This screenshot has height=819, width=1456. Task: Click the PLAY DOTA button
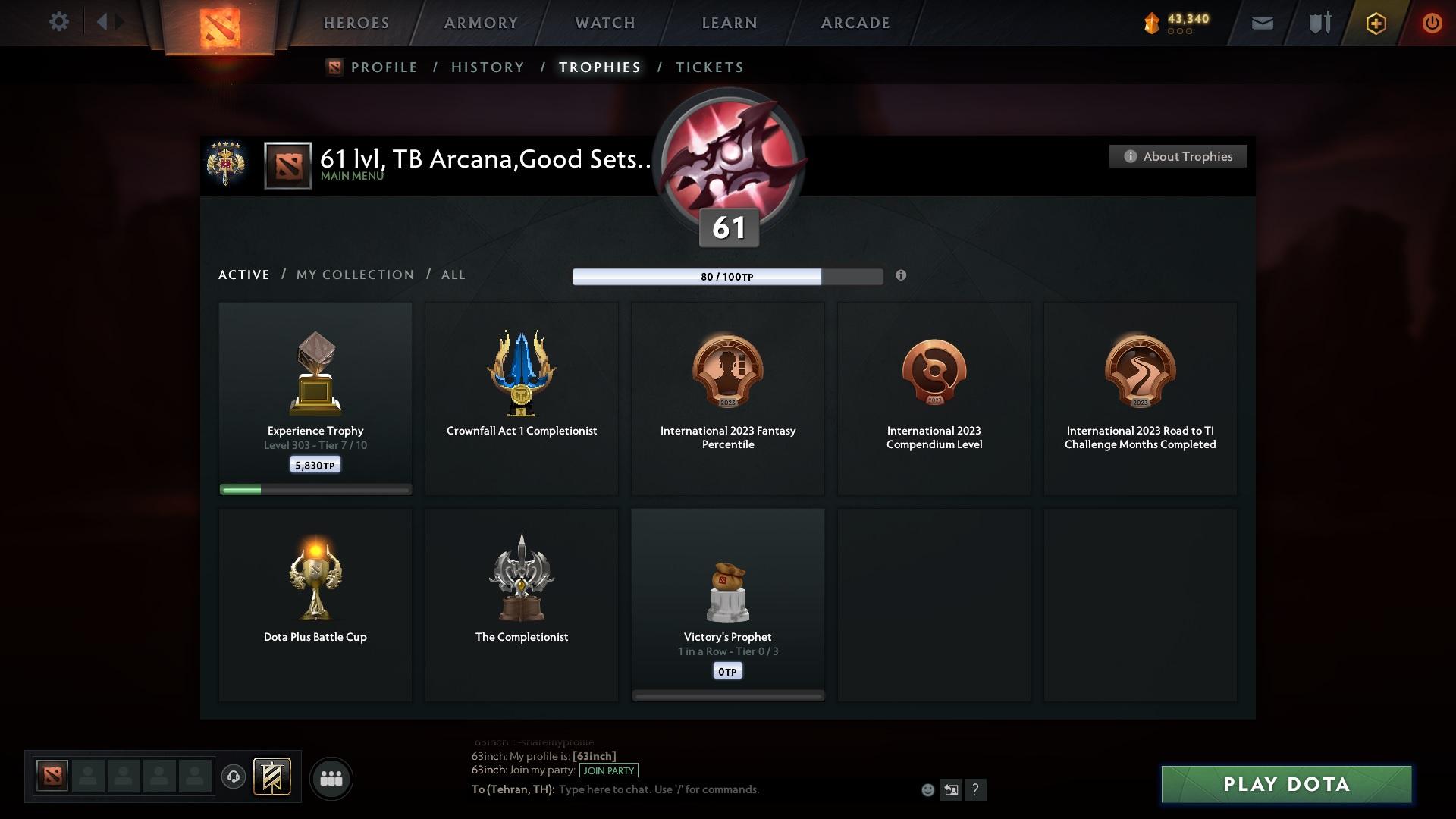coord(1286,785)
